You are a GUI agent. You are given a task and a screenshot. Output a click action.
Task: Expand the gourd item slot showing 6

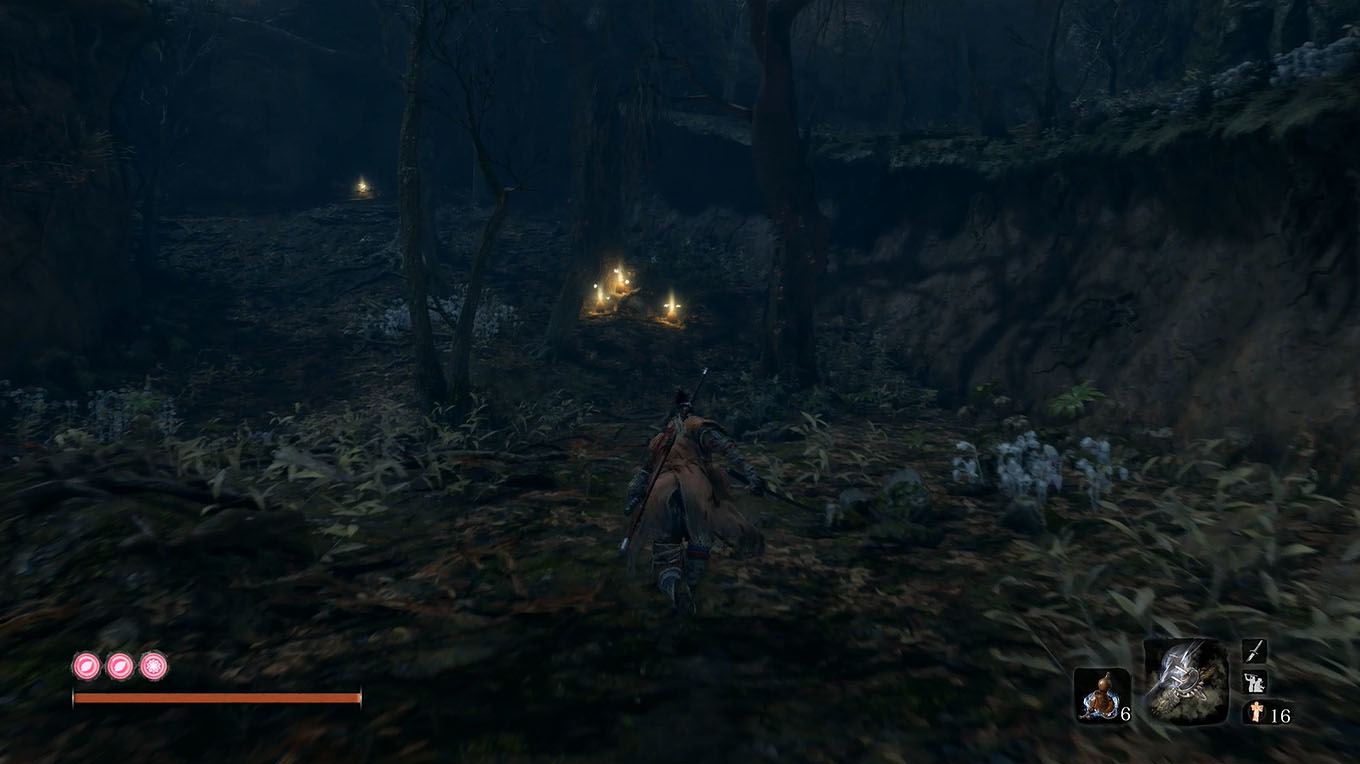pos(1100,695)
